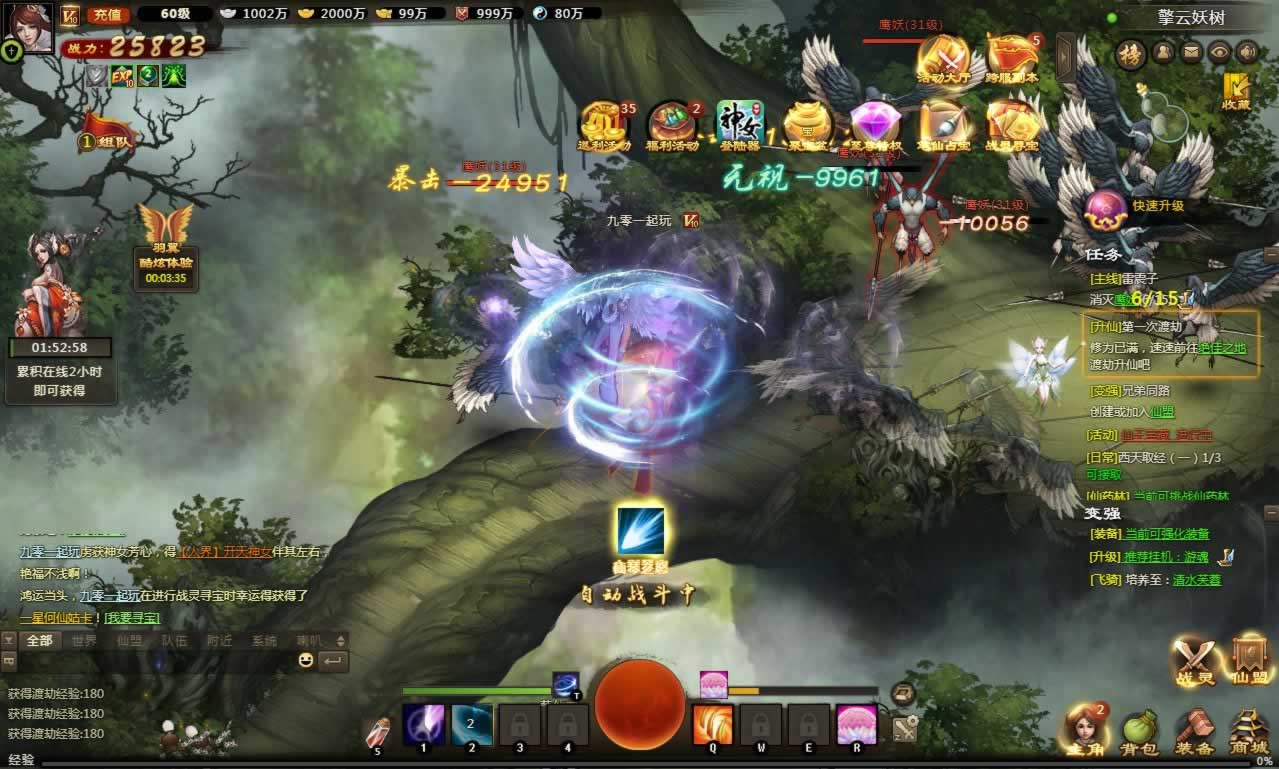Image resolution: width=1279 pixels, height=769 pixels.
Task: Launch the 神女 登陆器 icon
Action: pos(740,125)
